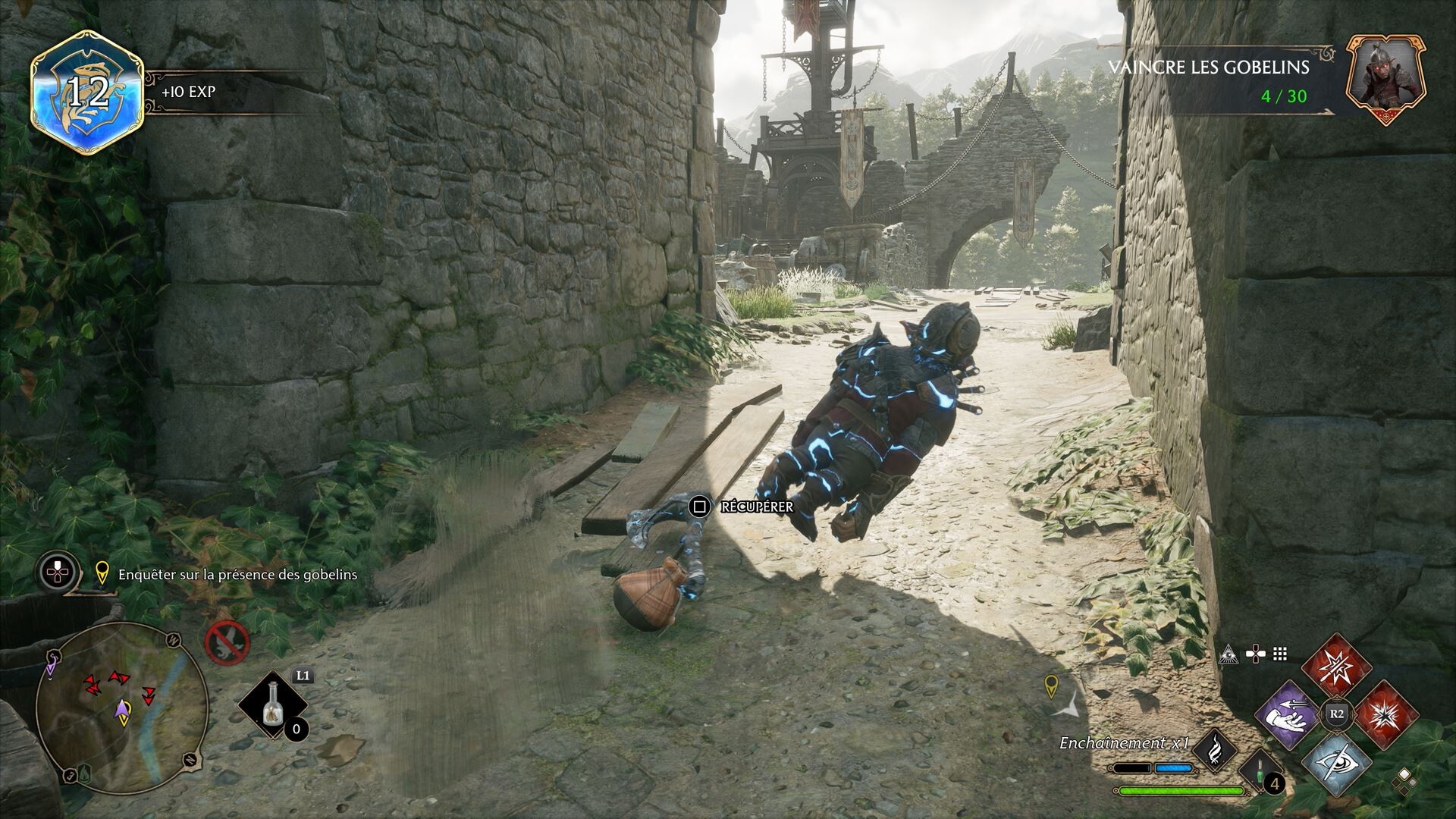
Task: Click the no-flying crossed bird icon
Action: [227, 642]
